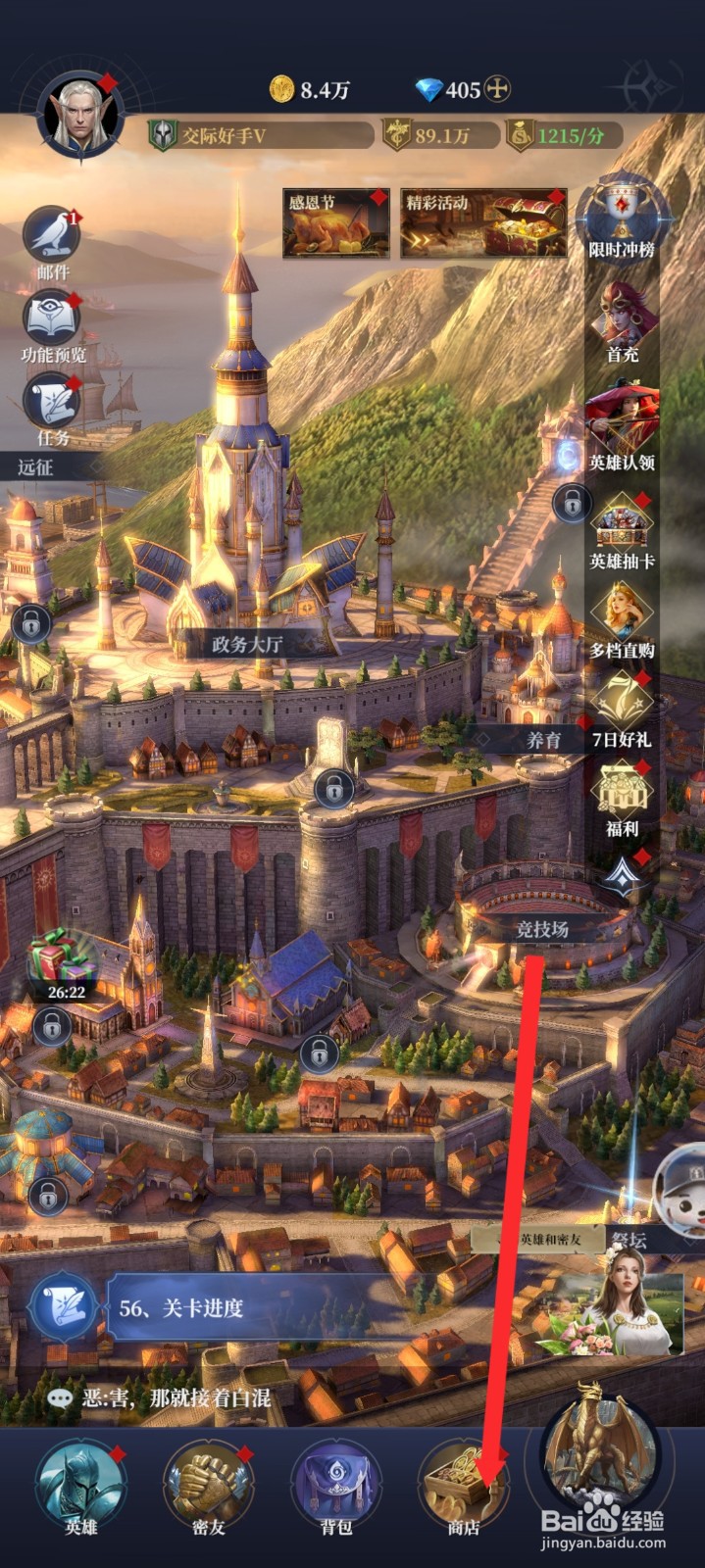This screenshot has height=1568, width=705.
Task: Open the 感恩节 event banner
Action: click(335, 223)
